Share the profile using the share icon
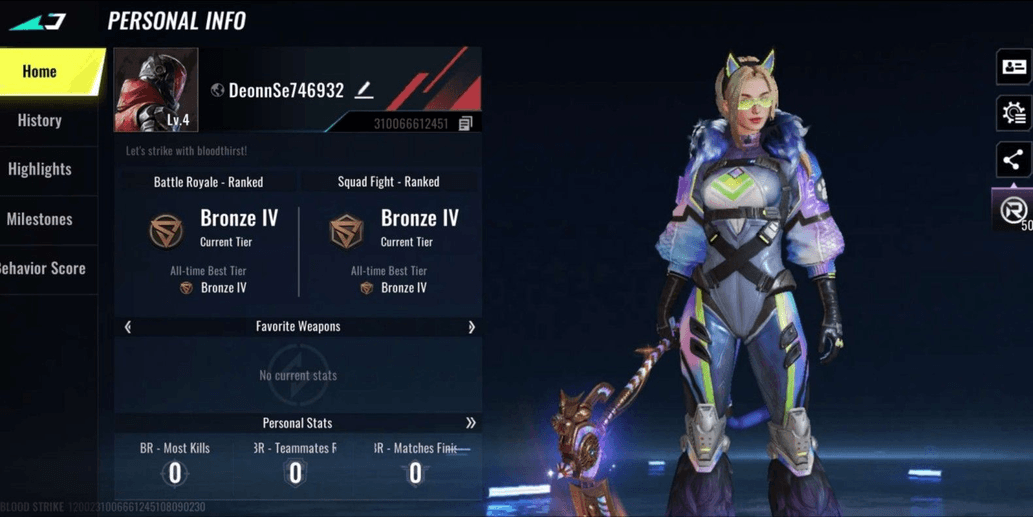 (x=1013, y=160)
